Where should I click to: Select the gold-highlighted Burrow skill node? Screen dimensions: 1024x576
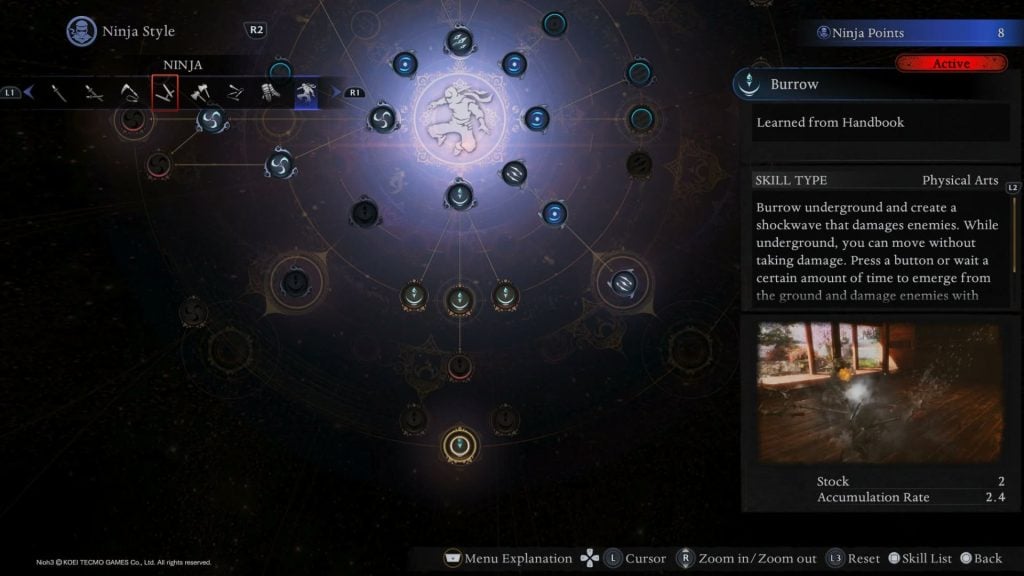point(460,445)
